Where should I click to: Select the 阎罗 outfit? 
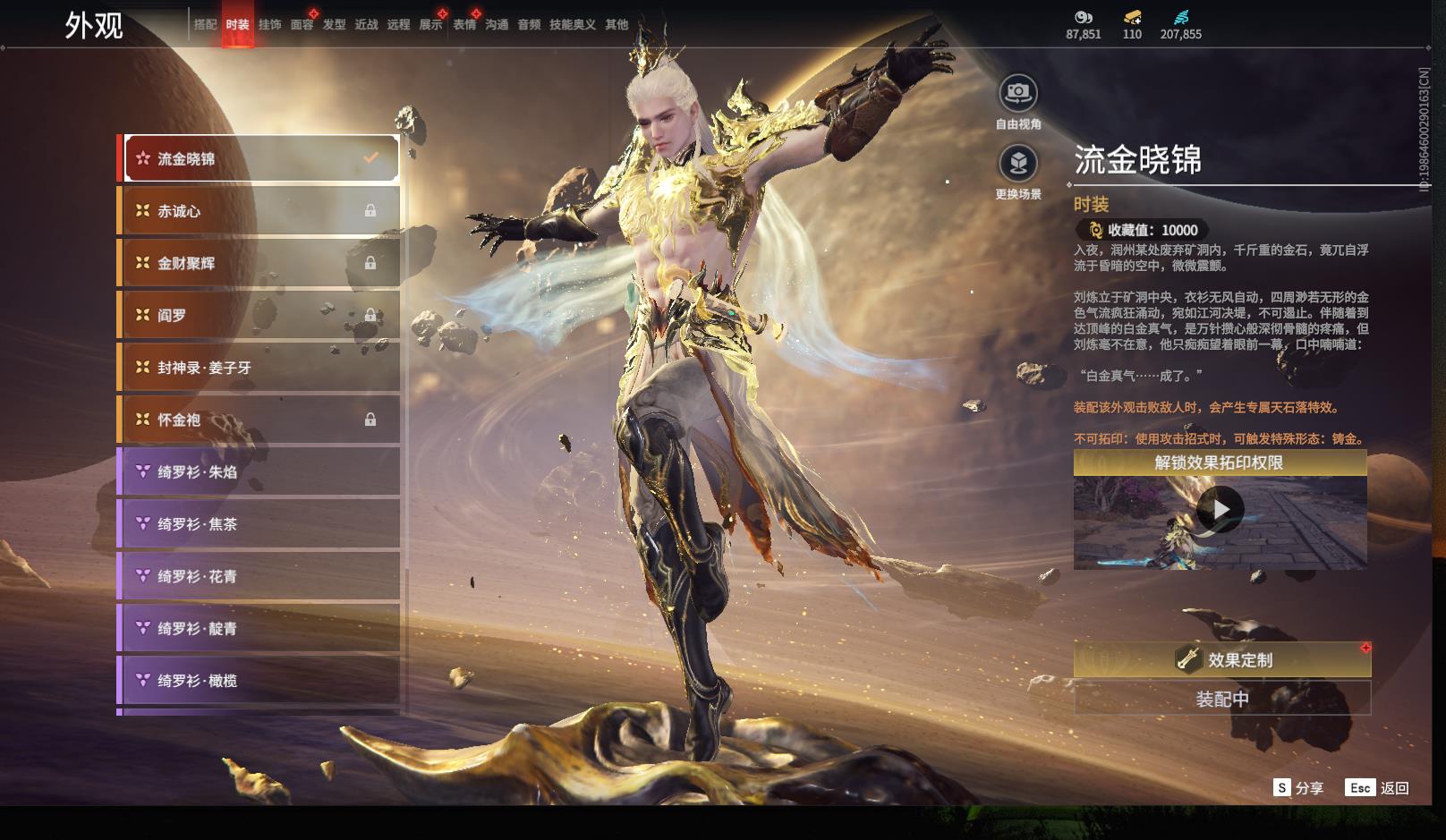(259, 315)
